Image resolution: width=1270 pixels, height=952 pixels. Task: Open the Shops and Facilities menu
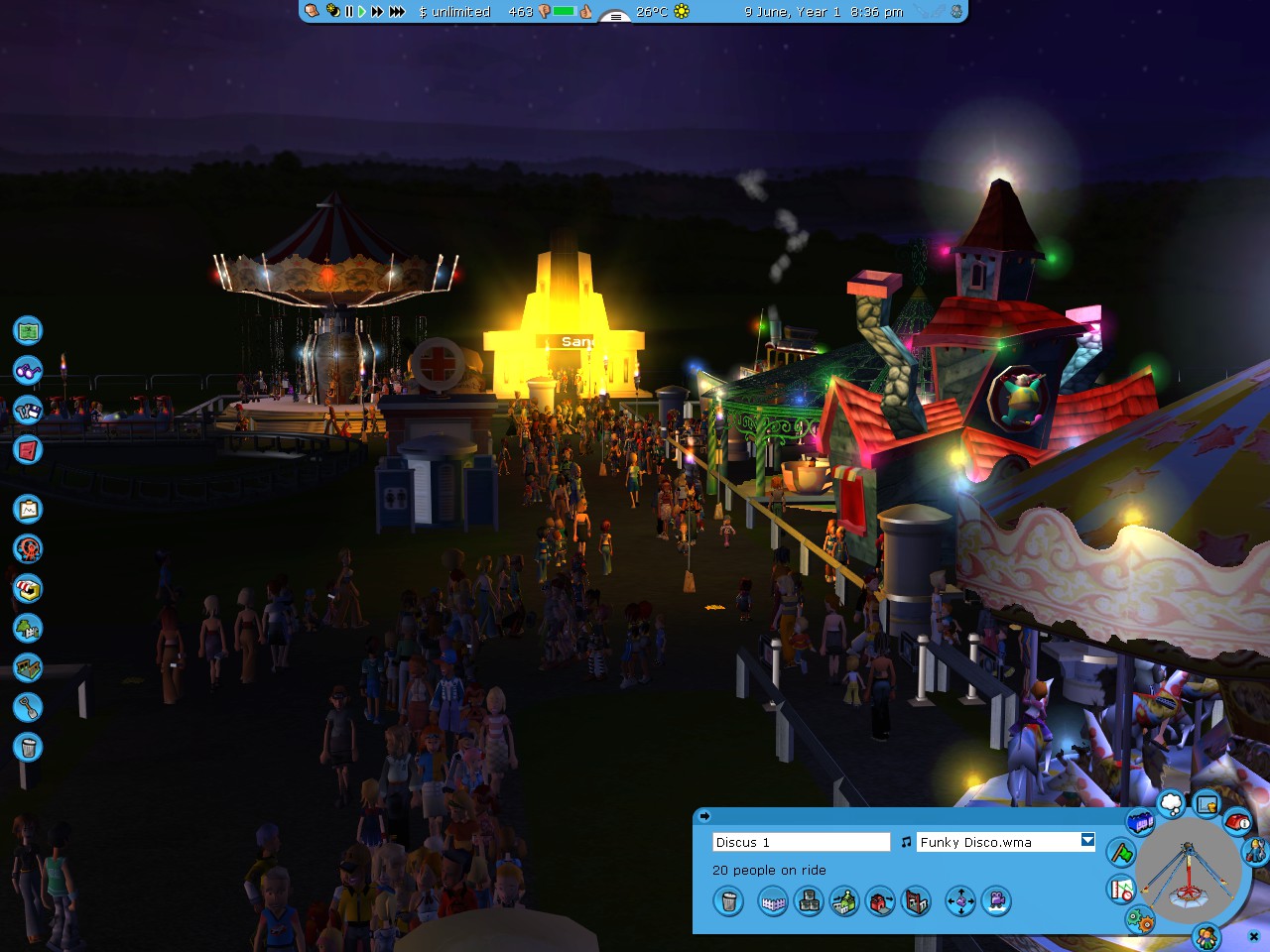pyautogui.click(x=27, y=588)
